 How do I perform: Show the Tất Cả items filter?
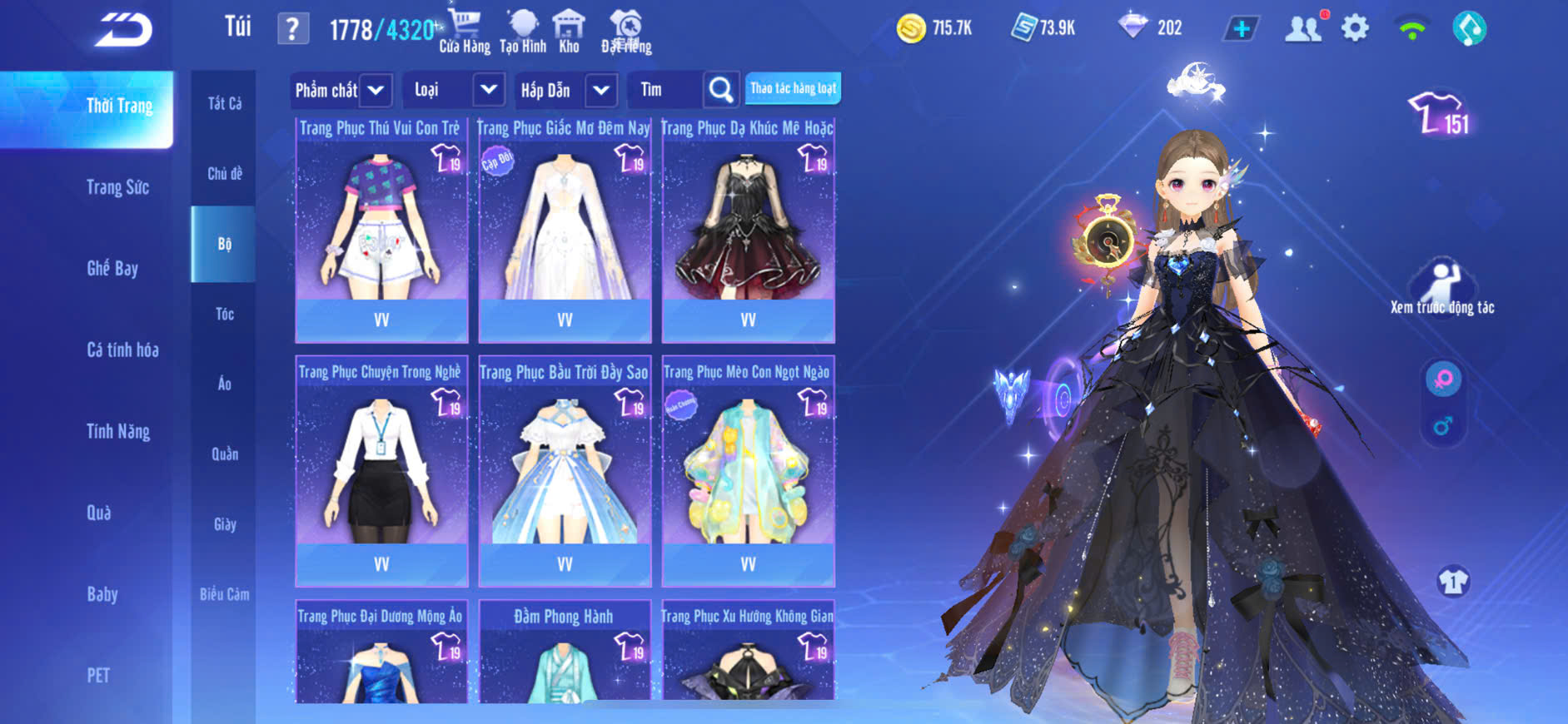(224, 103)
